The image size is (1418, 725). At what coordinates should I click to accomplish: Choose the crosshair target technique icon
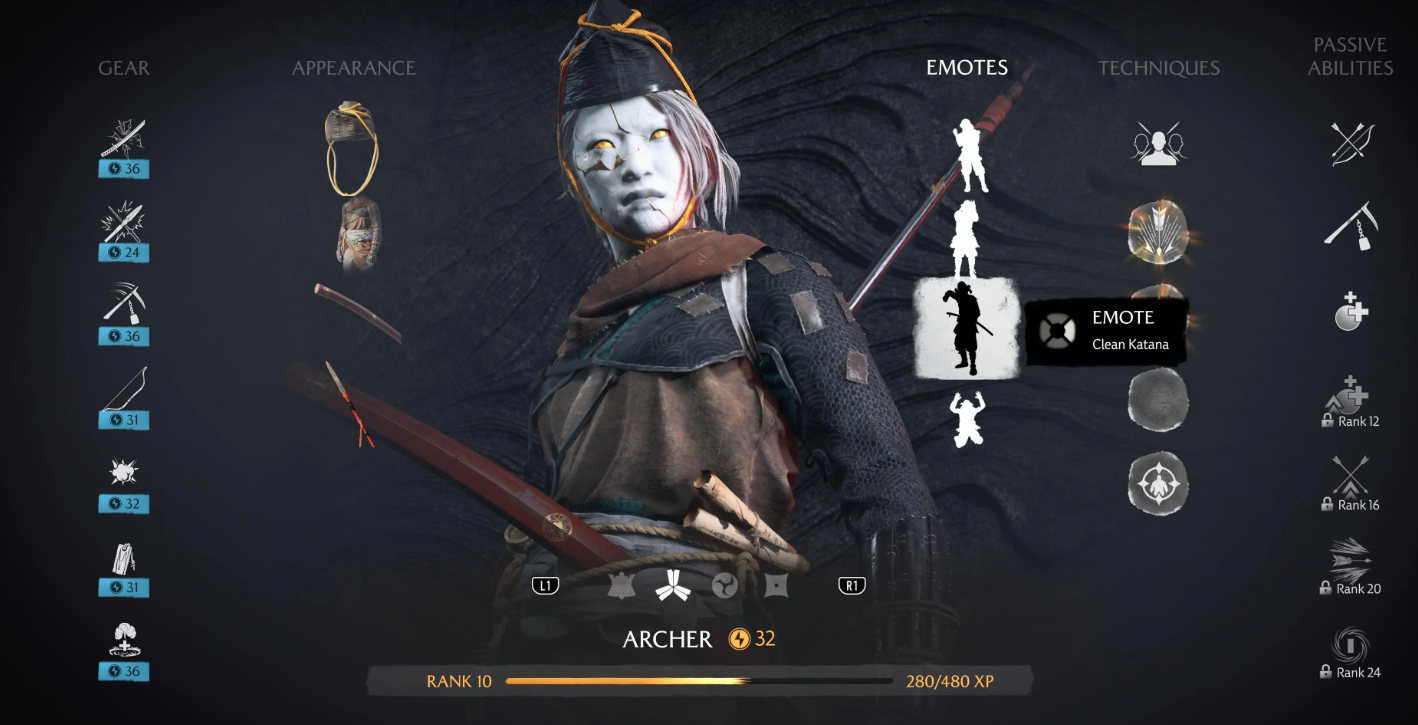coord(1158,485)
